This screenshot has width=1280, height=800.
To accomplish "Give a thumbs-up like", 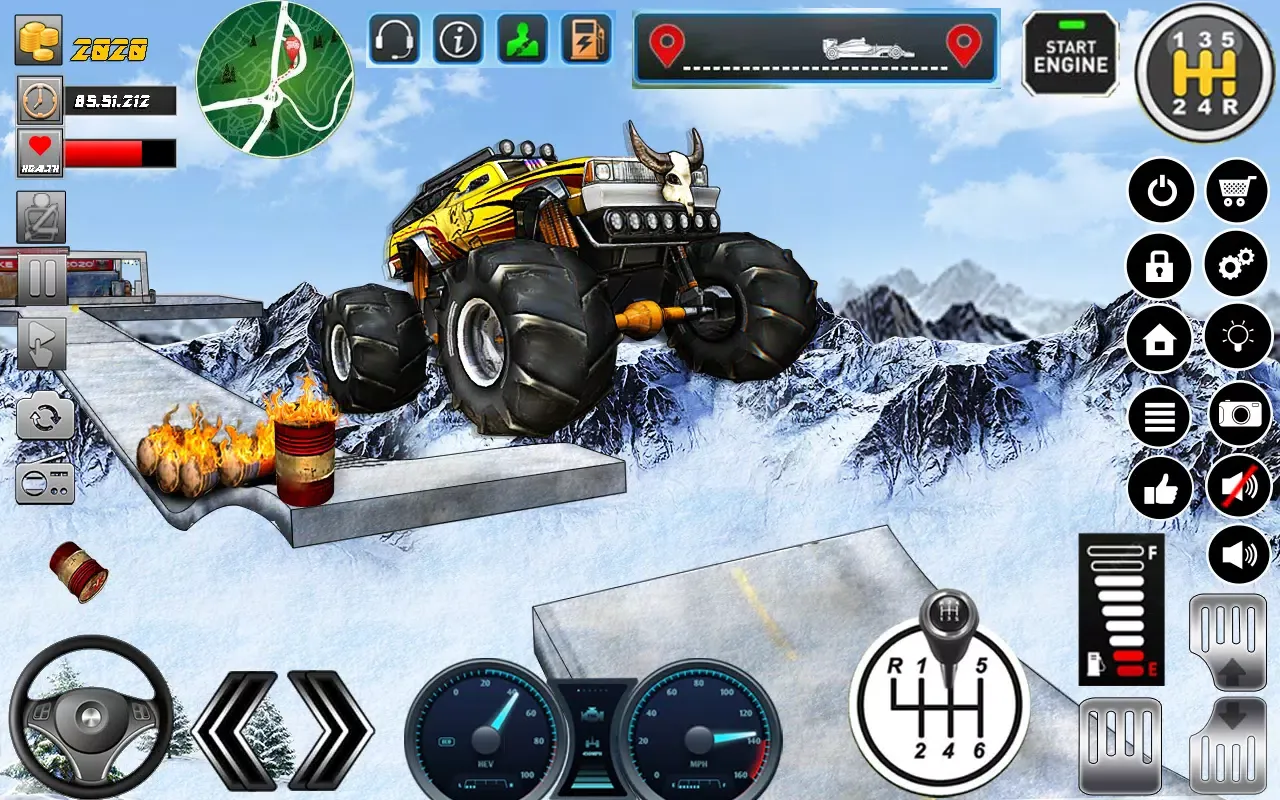I will (1160, 489).
